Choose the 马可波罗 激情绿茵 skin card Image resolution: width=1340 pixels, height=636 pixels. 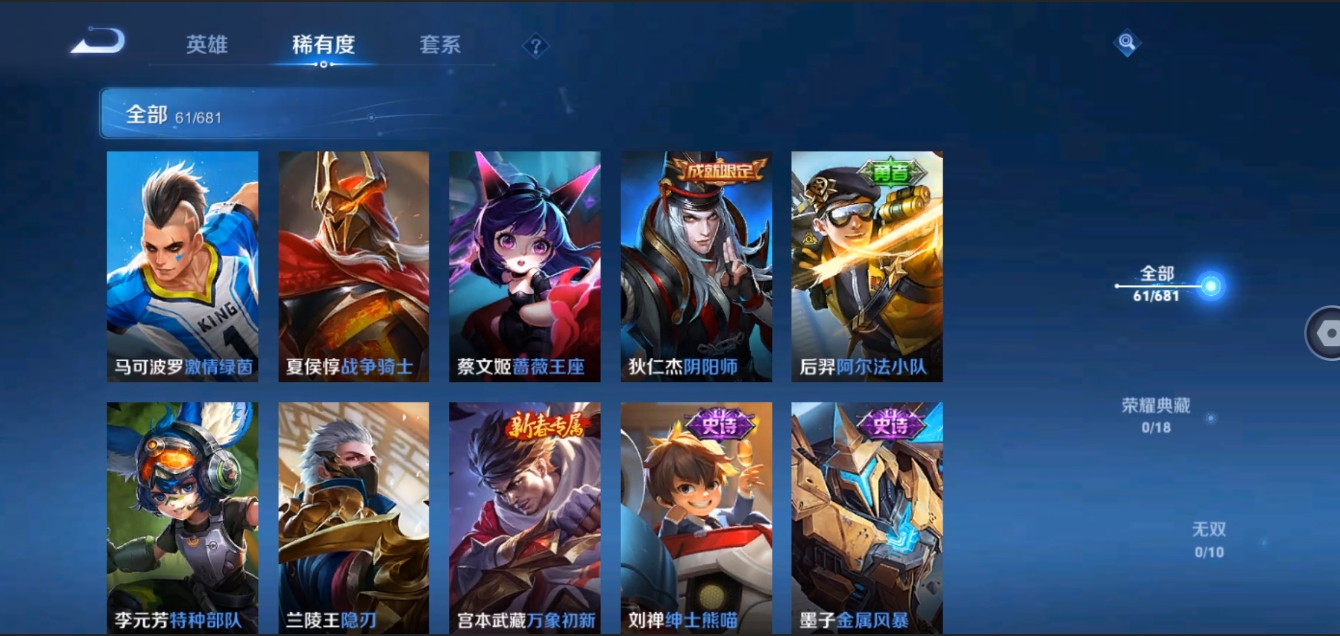183,266
